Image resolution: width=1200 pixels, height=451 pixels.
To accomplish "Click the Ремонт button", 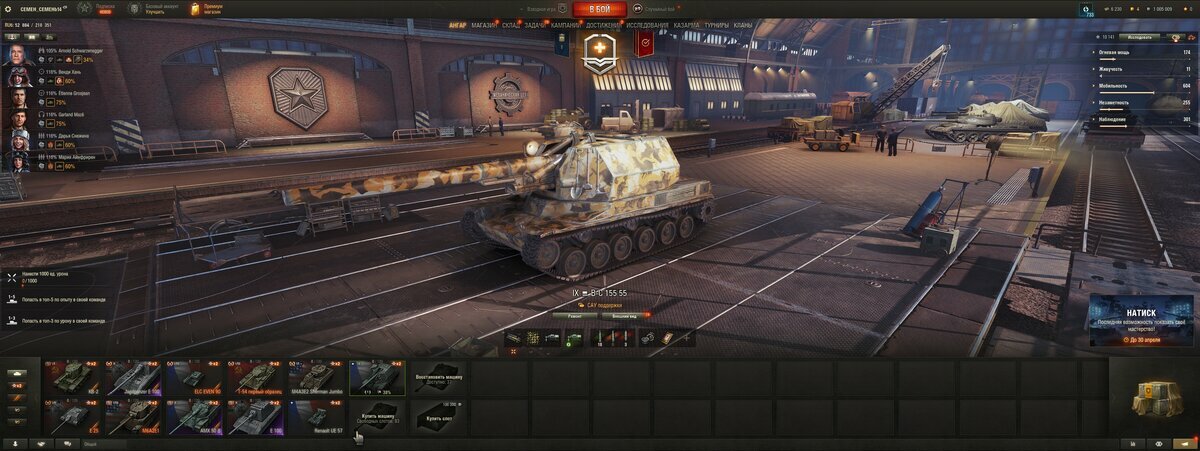I will pos(574,314).
